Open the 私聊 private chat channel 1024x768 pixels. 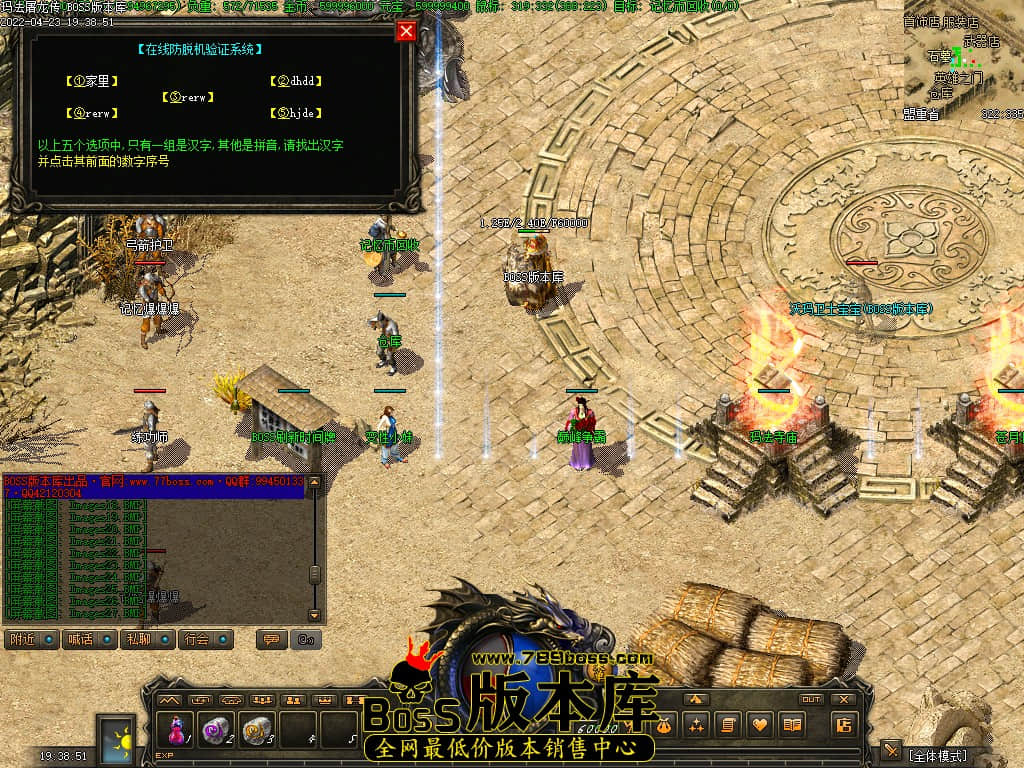point(147,639)
